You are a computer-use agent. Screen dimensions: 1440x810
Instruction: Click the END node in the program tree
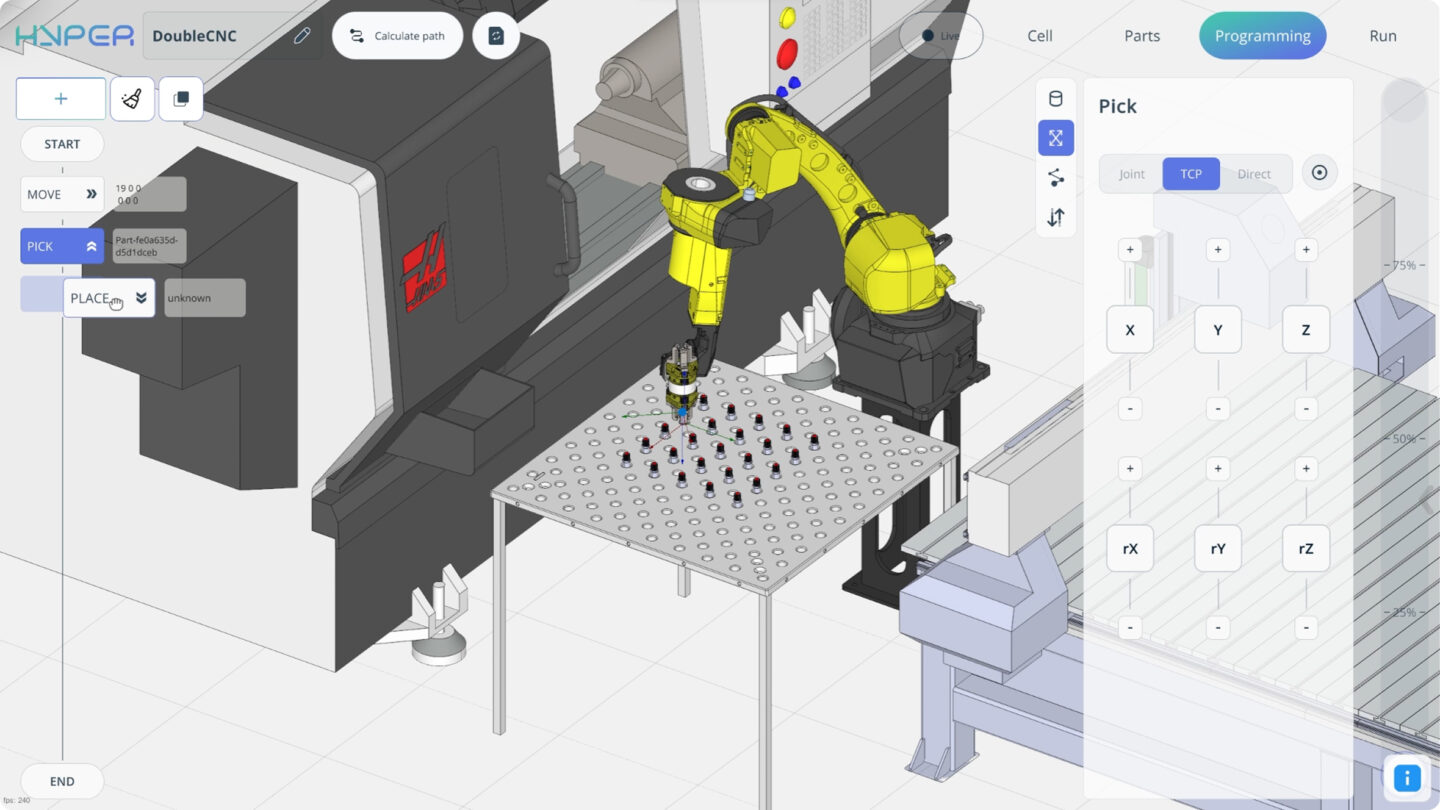(61, 780)
